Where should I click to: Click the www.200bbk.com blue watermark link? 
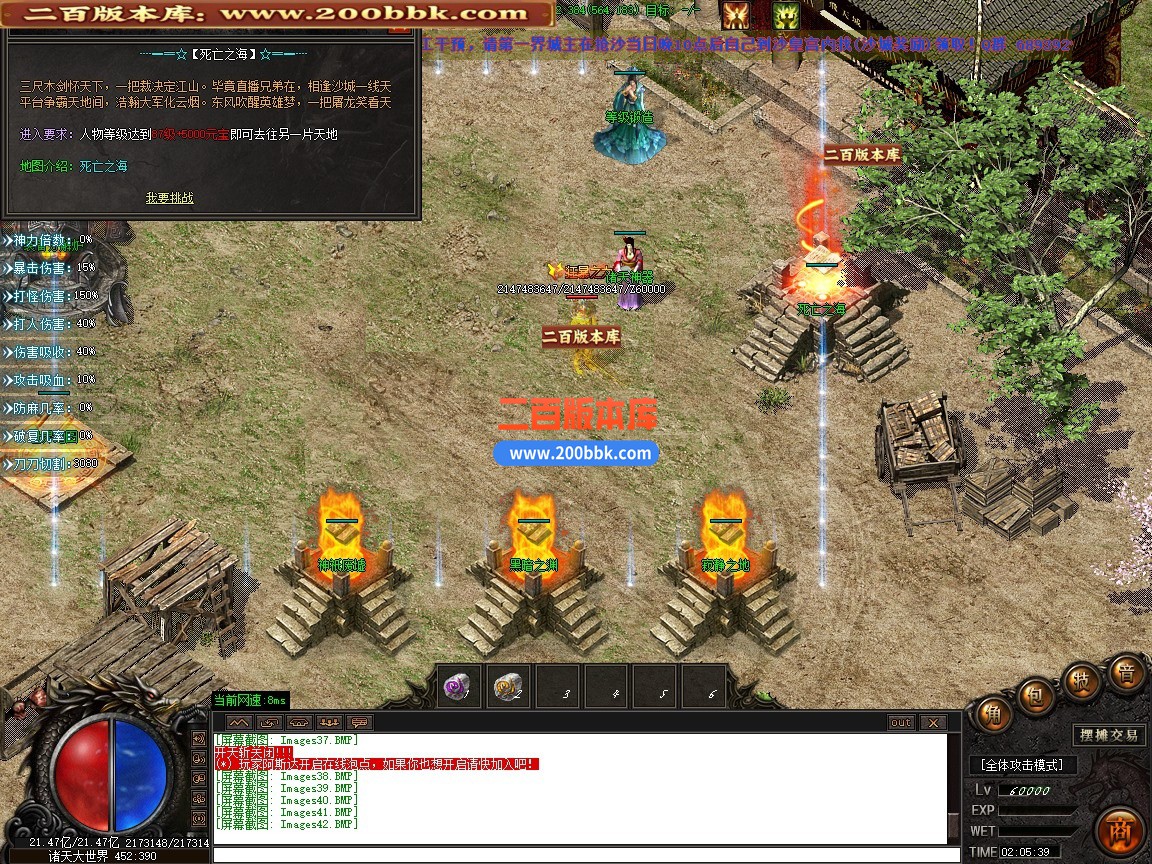coord(580,453)
